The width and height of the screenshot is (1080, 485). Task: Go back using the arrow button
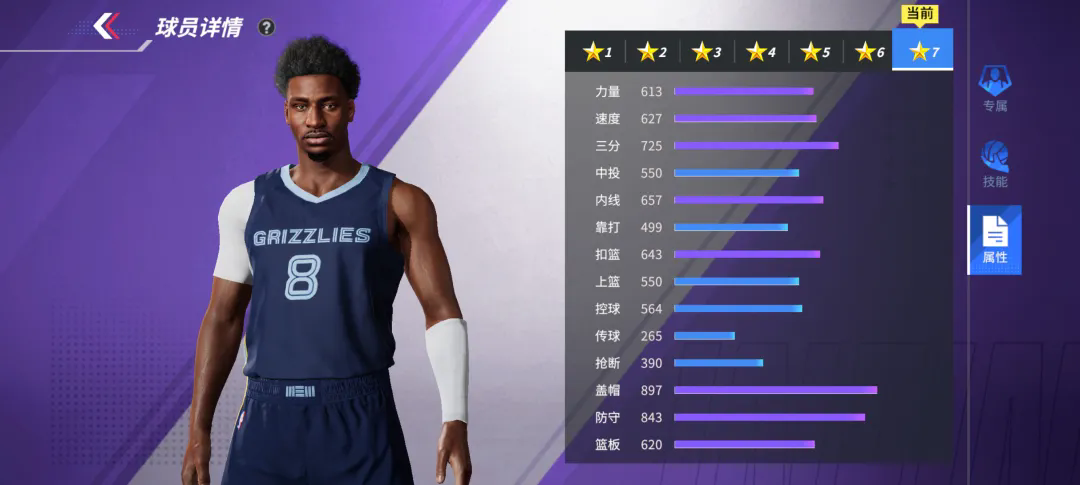tap(107, 26)
